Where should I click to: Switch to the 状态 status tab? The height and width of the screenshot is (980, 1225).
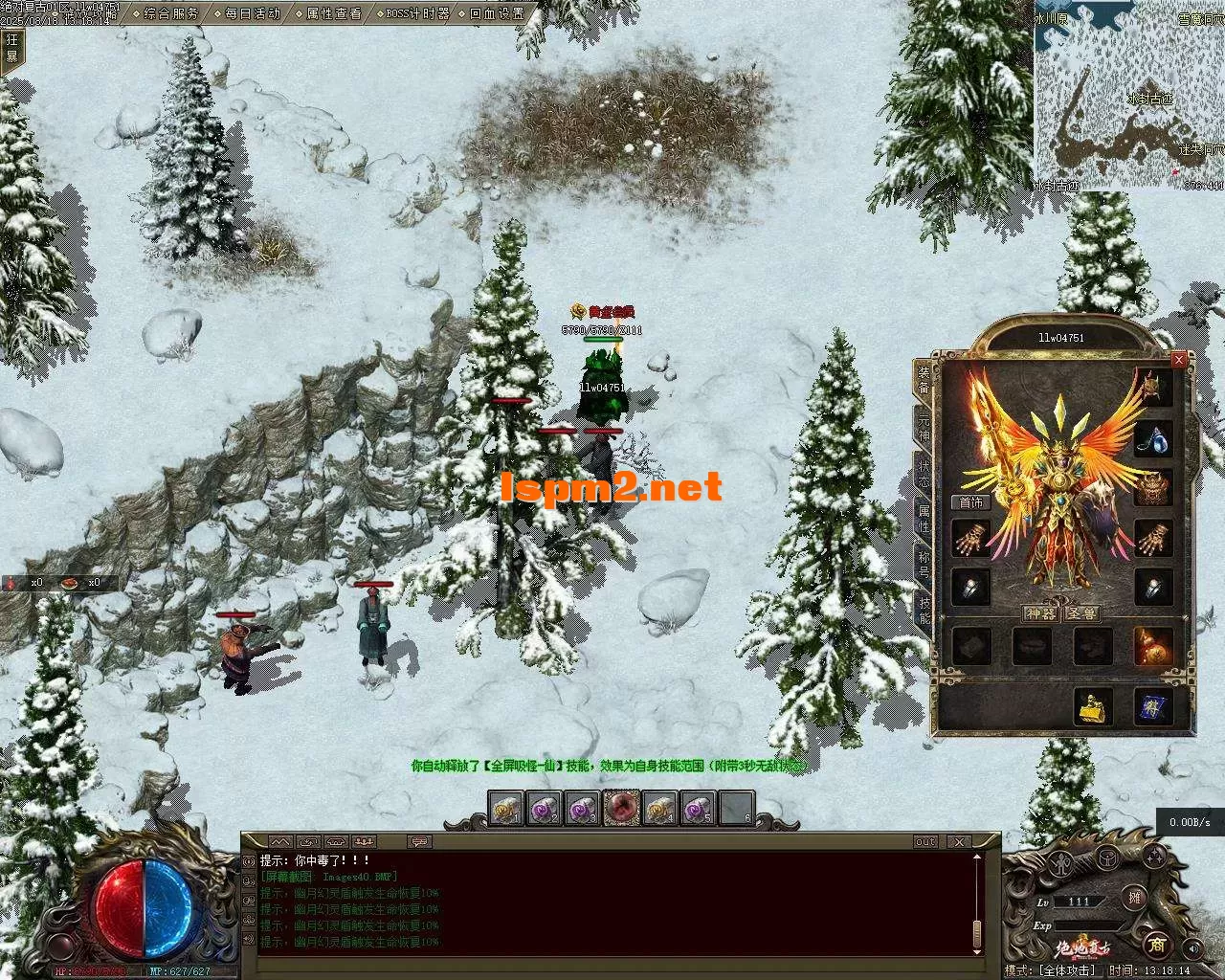coord(924,471)
